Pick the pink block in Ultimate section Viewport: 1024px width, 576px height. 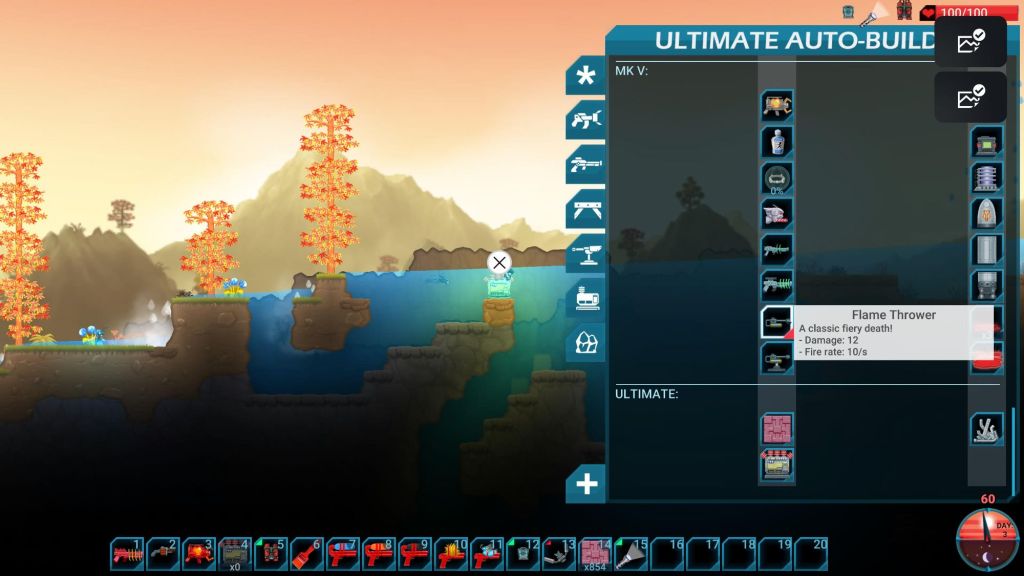click(777, 430)
